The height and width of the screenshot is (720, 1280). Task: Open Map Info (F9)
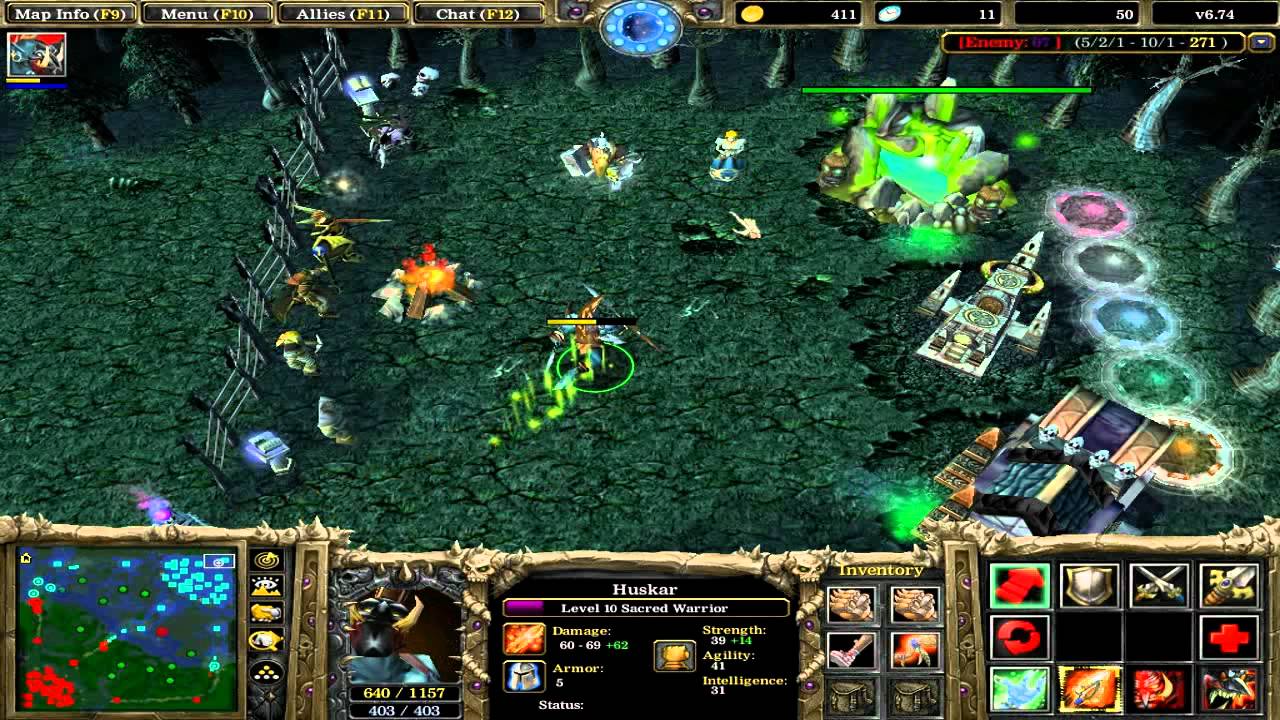click(x=69, y=14)
